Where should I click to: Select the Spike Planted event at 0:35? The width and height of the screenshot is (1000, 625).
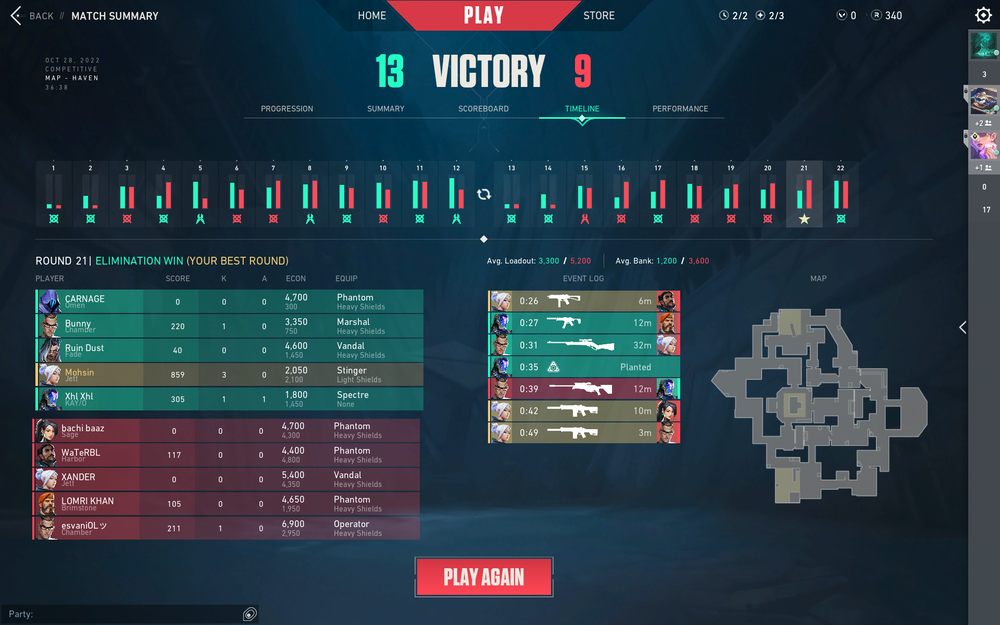pos(584,367)
